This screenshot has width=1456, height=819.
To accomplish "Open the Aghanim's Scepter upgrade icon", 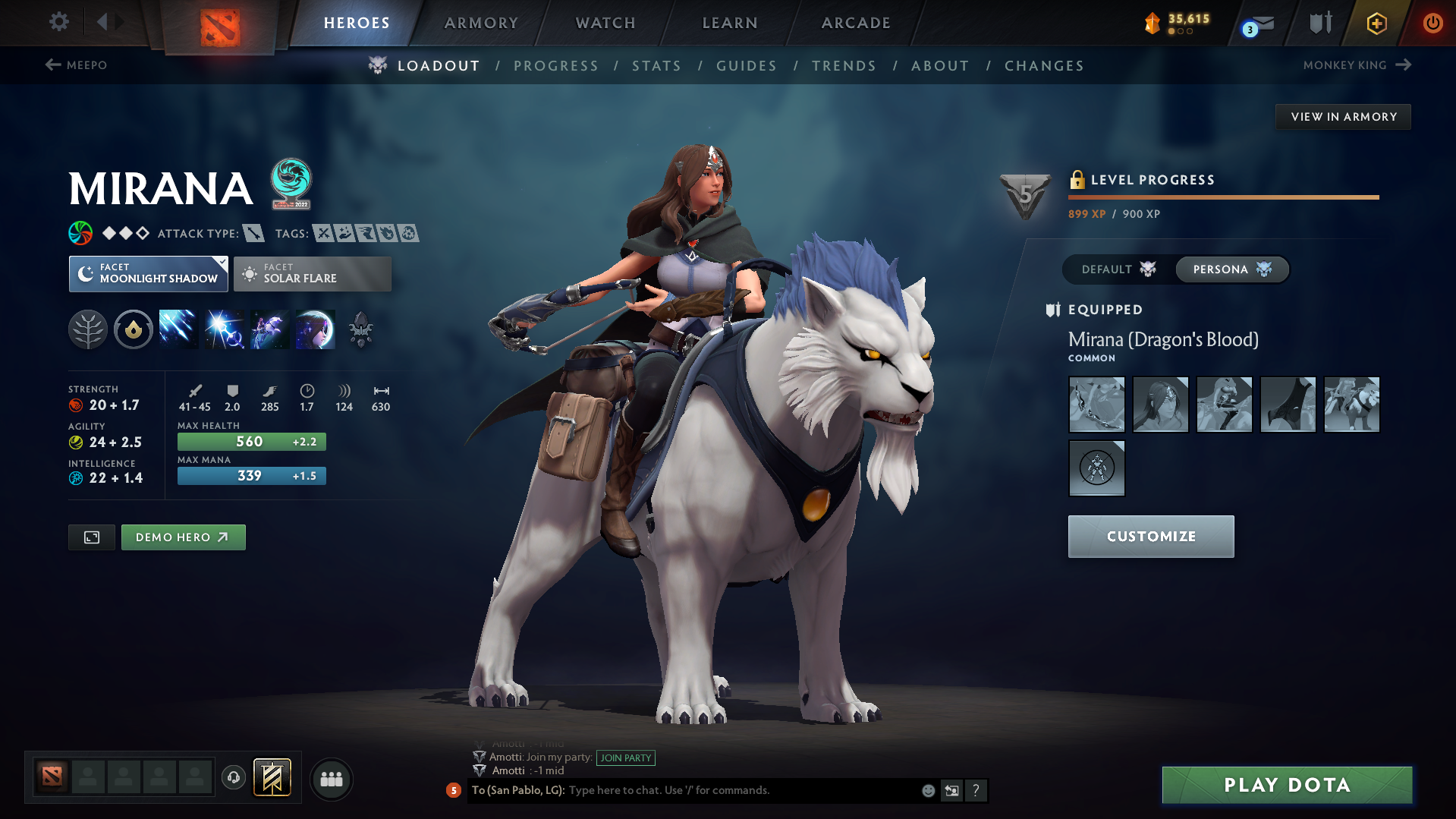I will (x=360, y=329).
